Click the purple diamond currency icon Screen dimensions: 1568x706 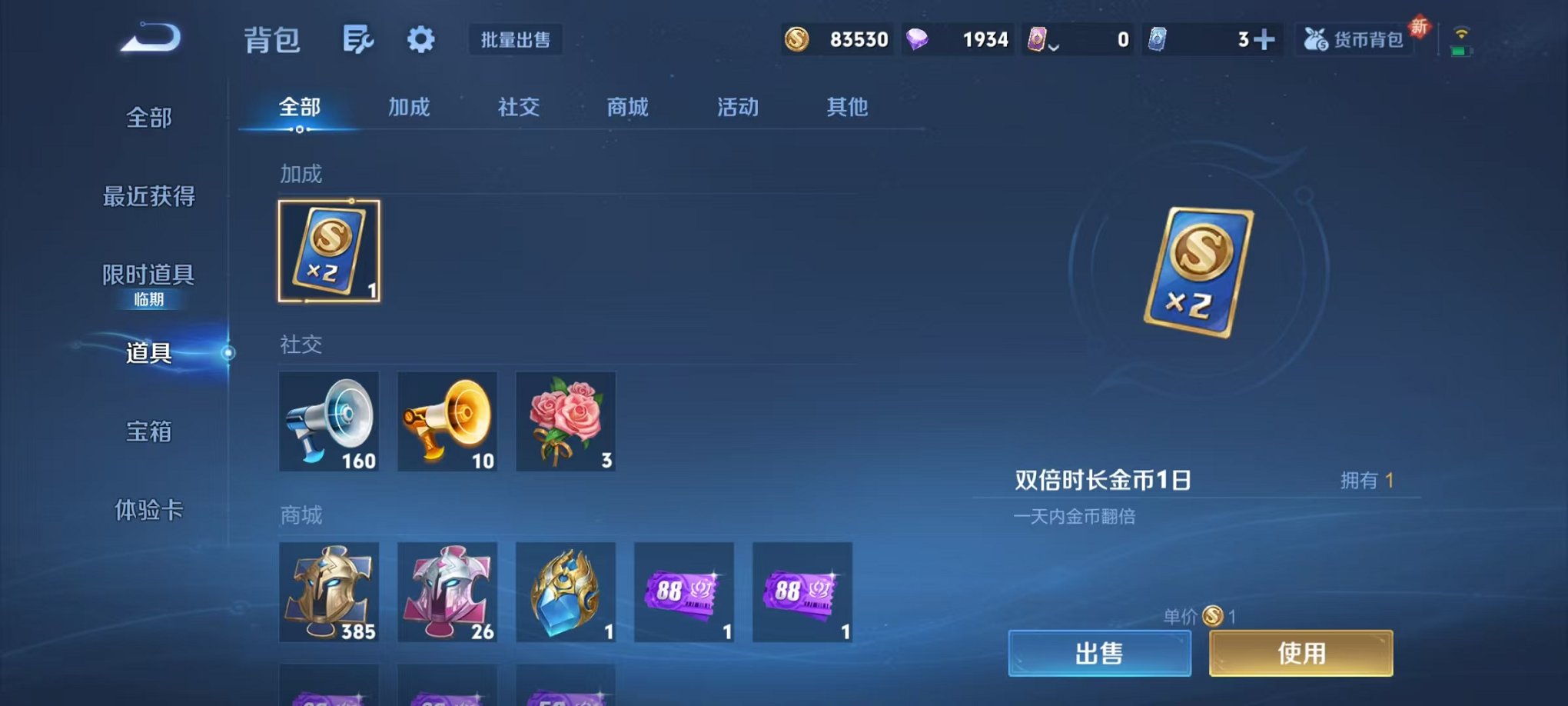point(918,38)
